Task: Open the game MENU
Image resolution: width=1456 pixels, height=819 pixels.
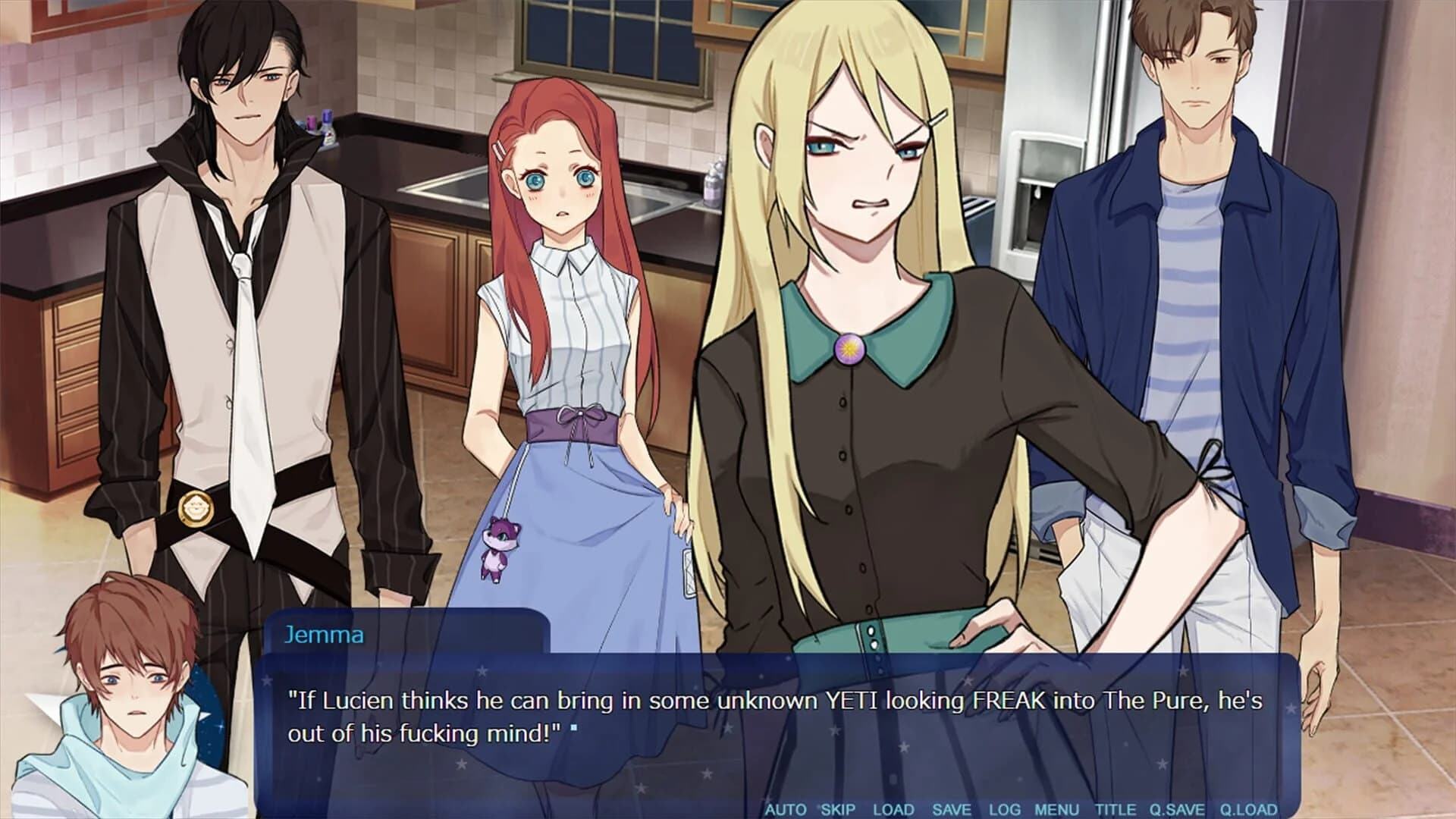Action: pyautogui.click(x=1059, y=809)
